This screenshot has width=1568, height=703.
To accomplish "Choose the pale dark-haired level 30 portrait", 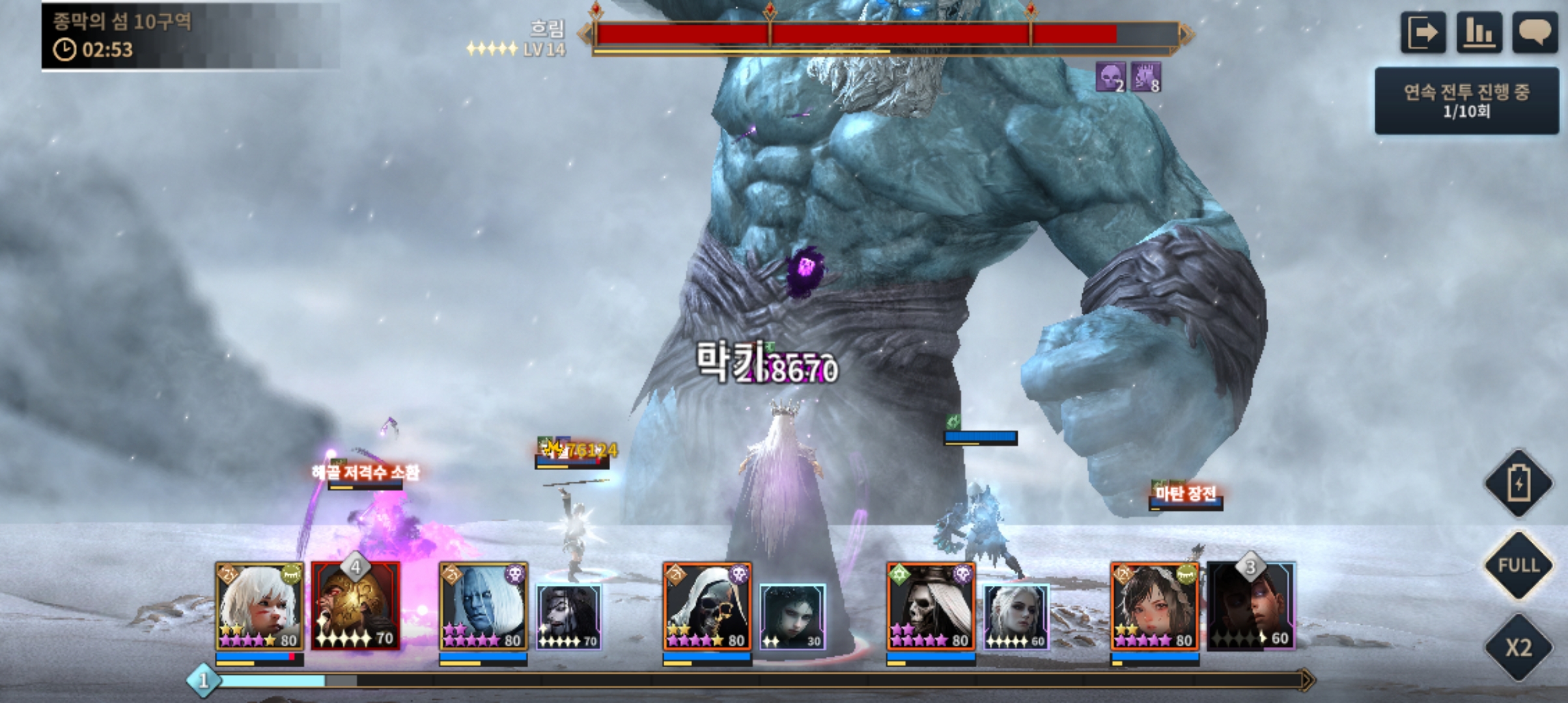I will 792,616.
